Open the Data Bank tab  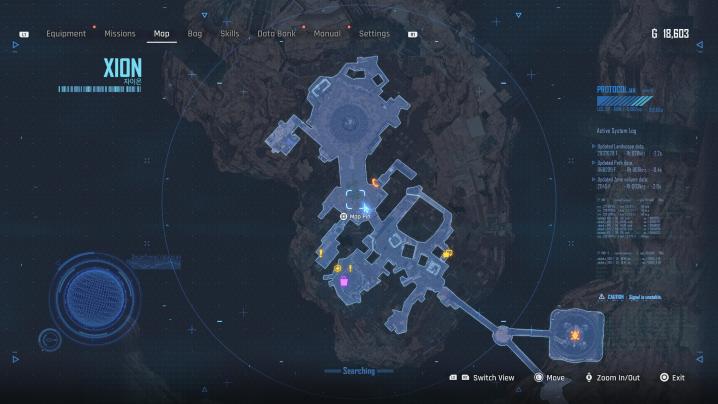pos(275,34)
